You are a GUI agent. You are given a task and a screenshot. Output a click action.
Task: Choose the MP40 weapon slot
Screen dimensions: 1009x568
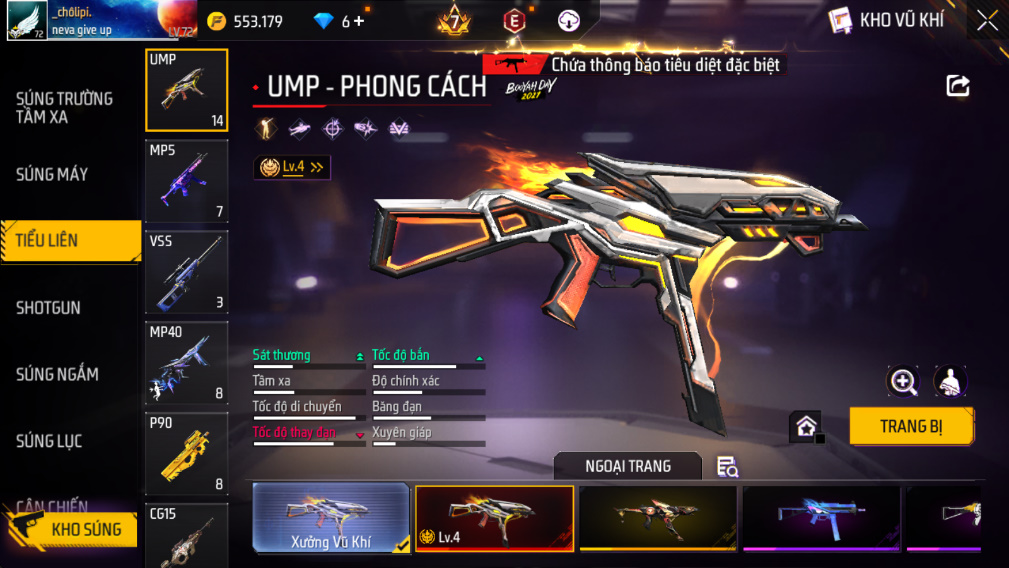[187, 363]
